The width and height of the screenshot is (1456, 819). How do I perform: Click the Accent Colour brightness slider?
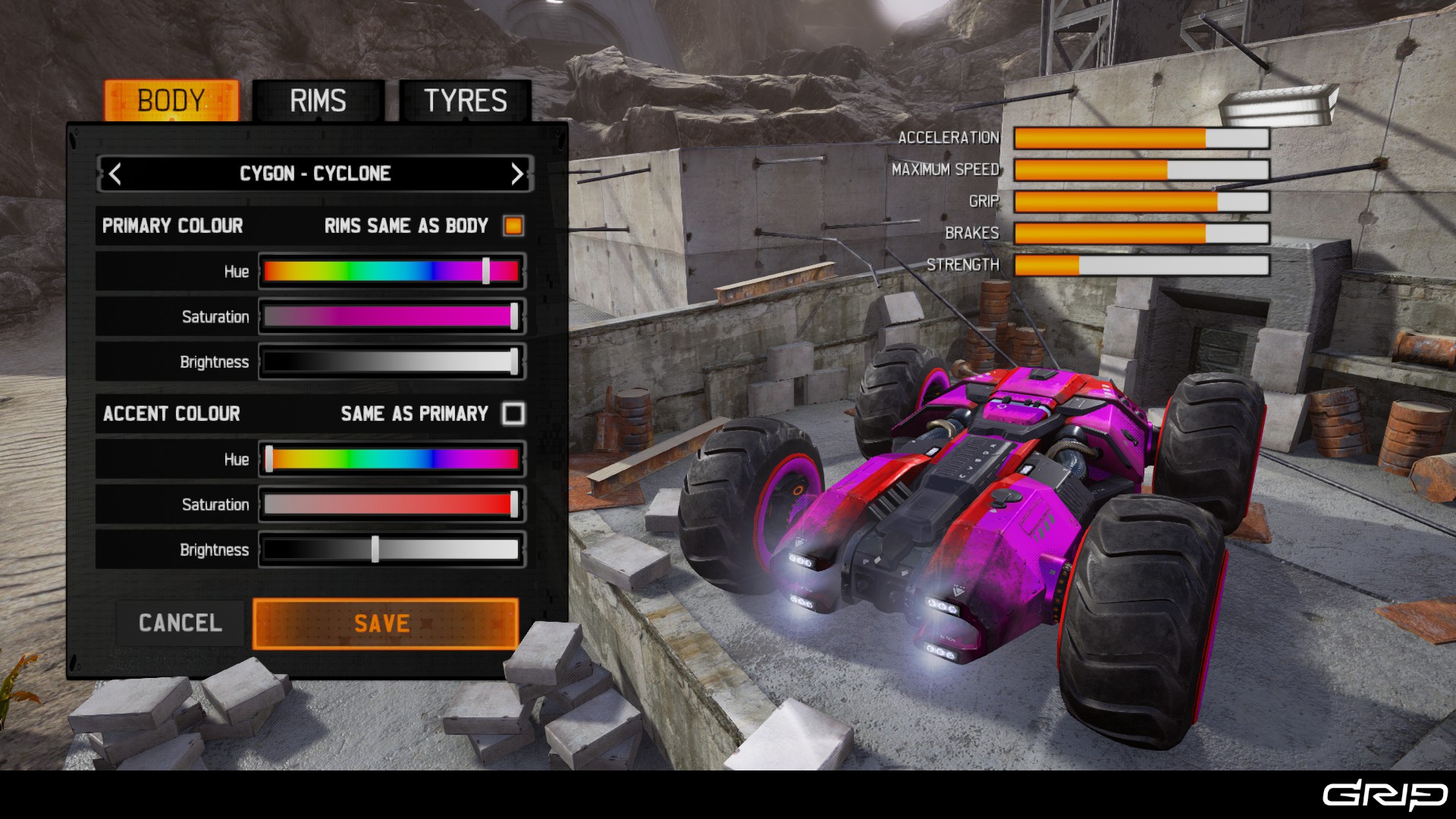point(391,551)
